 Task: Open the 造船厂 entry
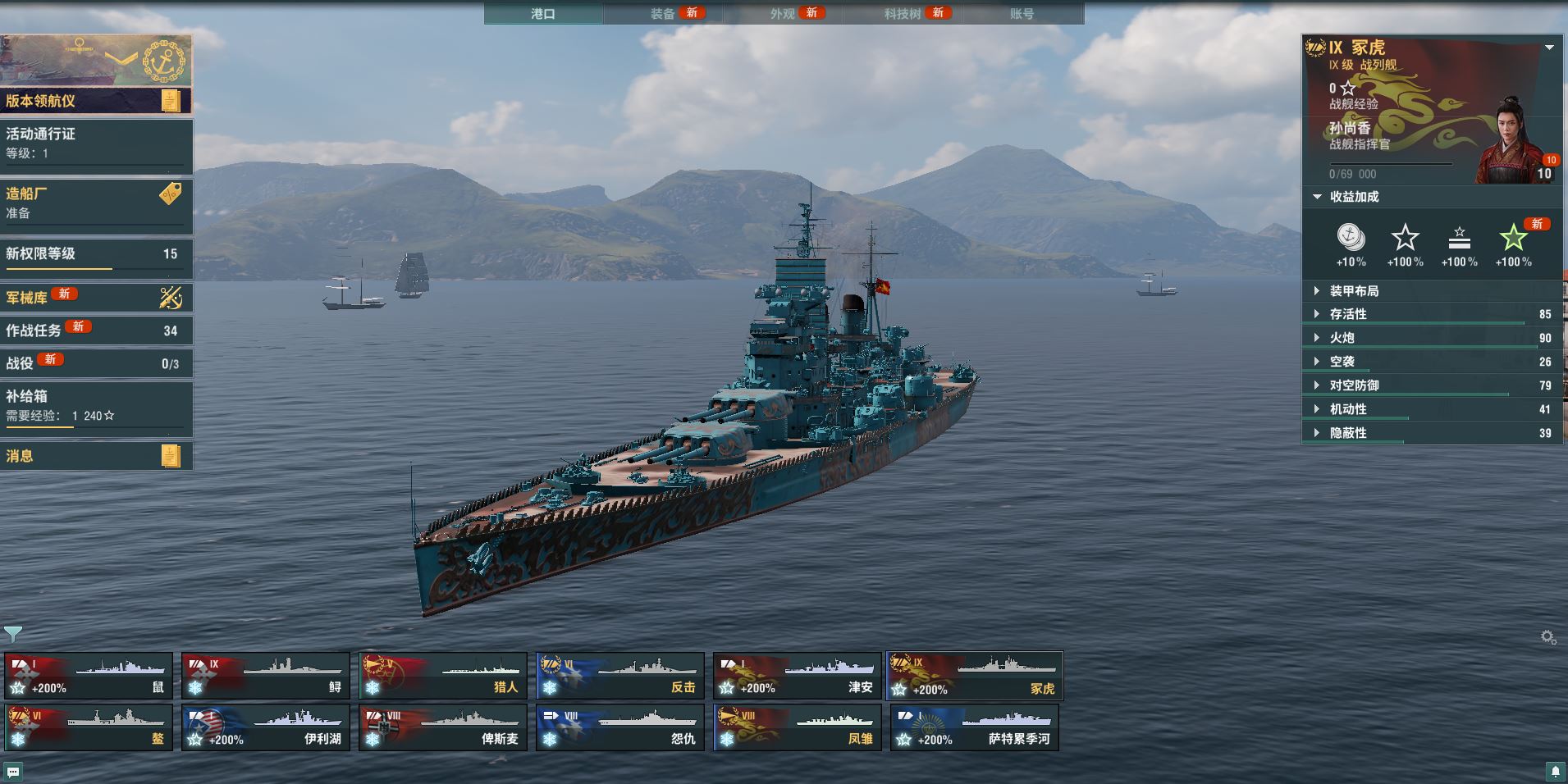coord(96,203)
